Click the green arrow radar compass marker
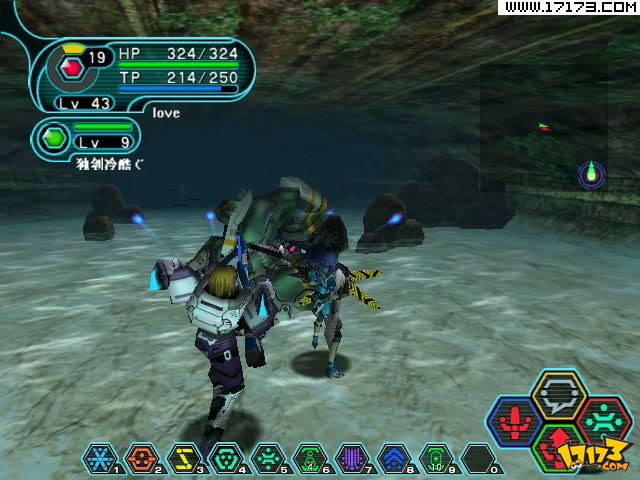This screenshot has height=480, width=640. [x=591, y=175]
